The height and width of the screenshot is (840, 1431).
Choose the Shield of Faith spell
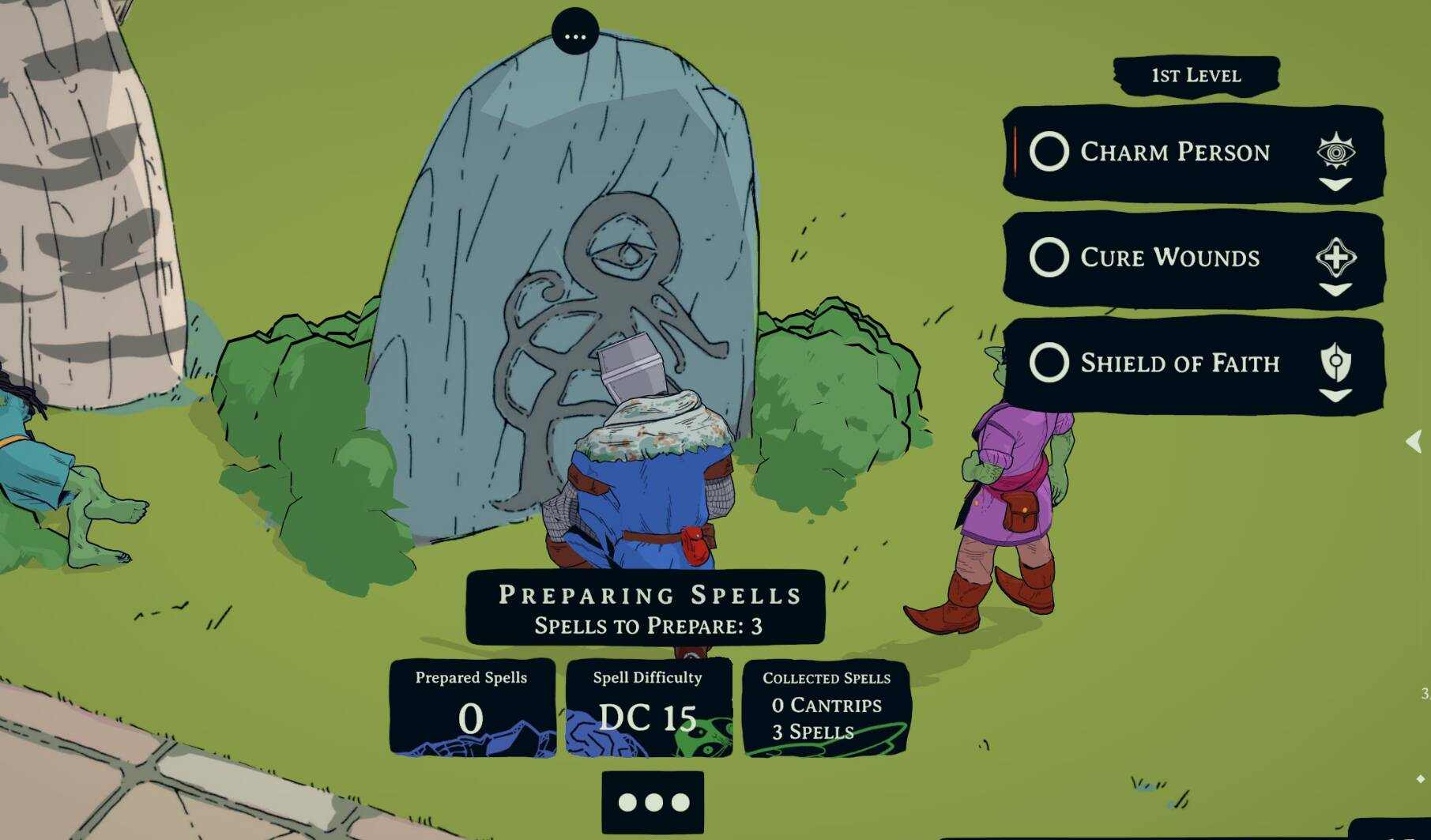1049,363
